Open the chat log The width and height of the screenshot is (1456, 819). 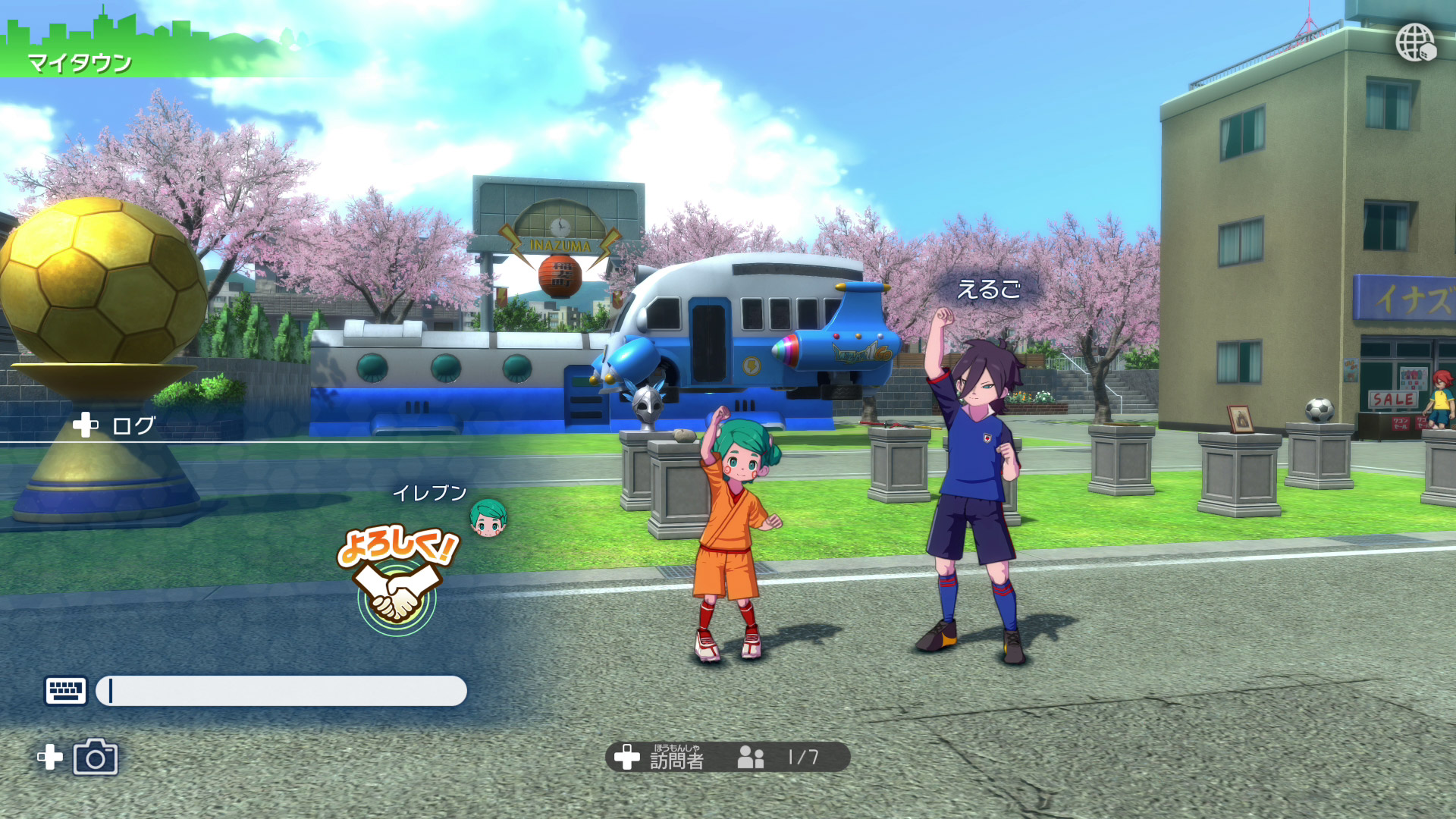point(115,425)
